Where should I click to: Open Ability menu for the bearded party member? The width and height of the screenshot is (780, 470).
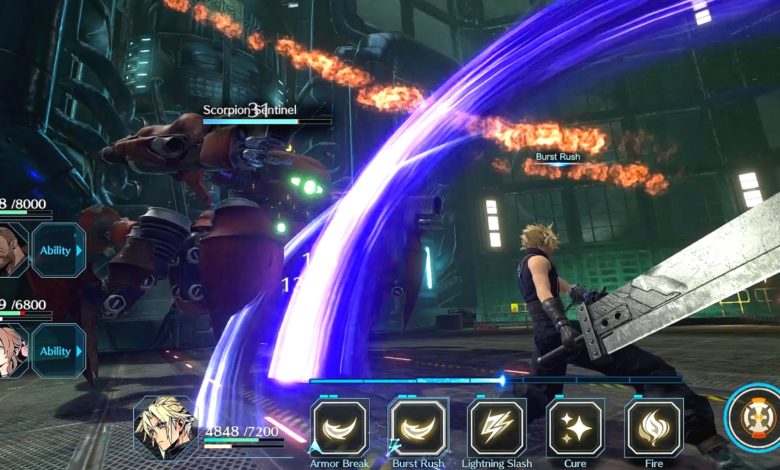tap(57, 250)
